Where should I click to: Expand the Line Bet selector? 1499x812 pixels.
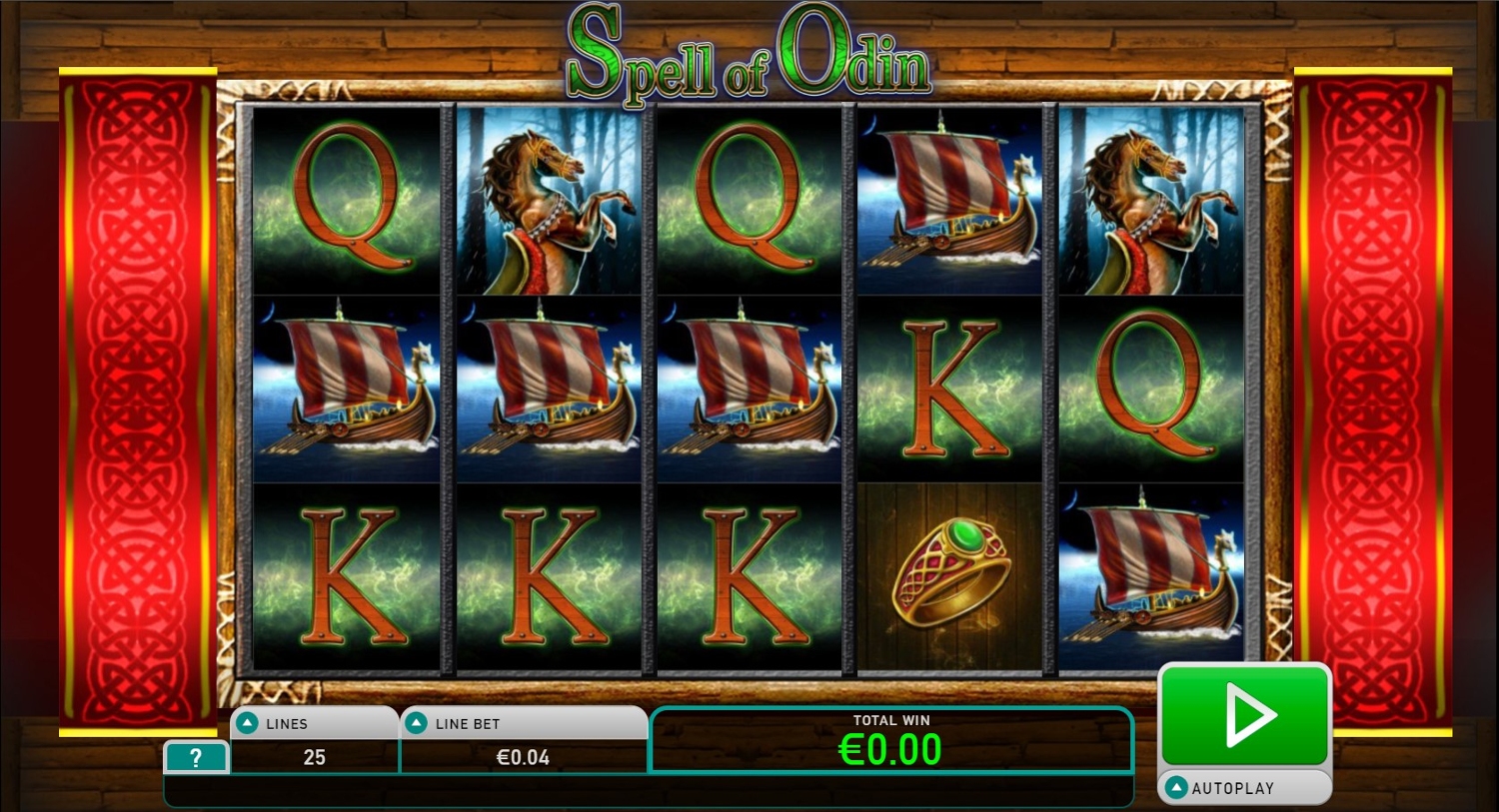tap(418, 724)
